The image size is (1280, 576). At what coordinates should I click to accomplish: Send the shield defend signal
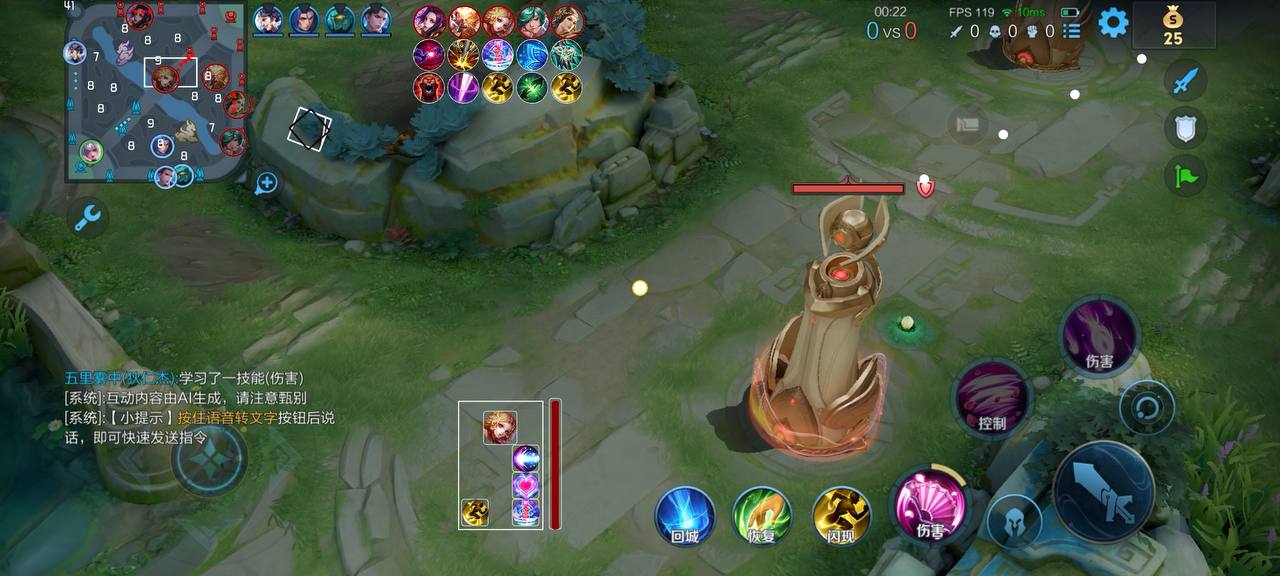click(1186, 127)
